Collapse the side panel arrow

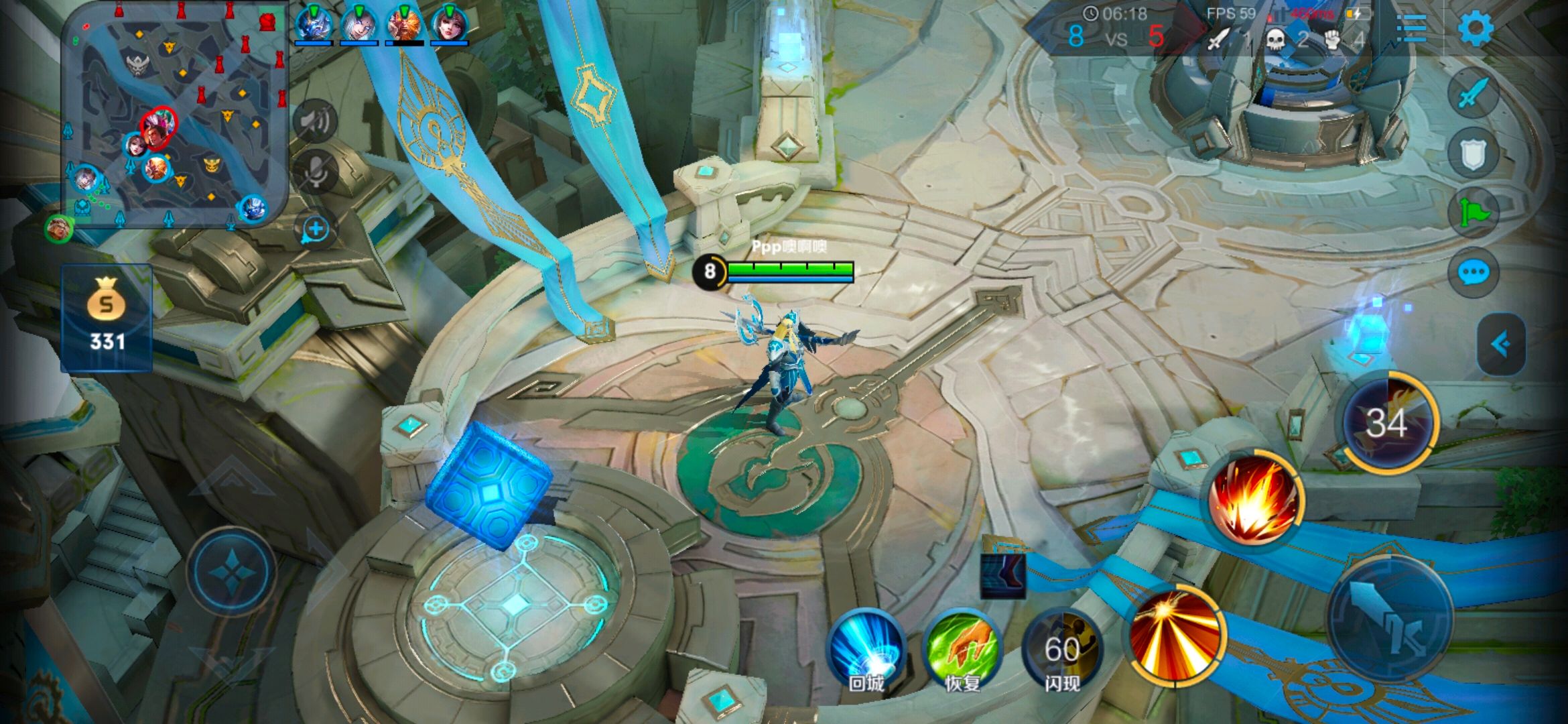click(x=1500, y=344)
